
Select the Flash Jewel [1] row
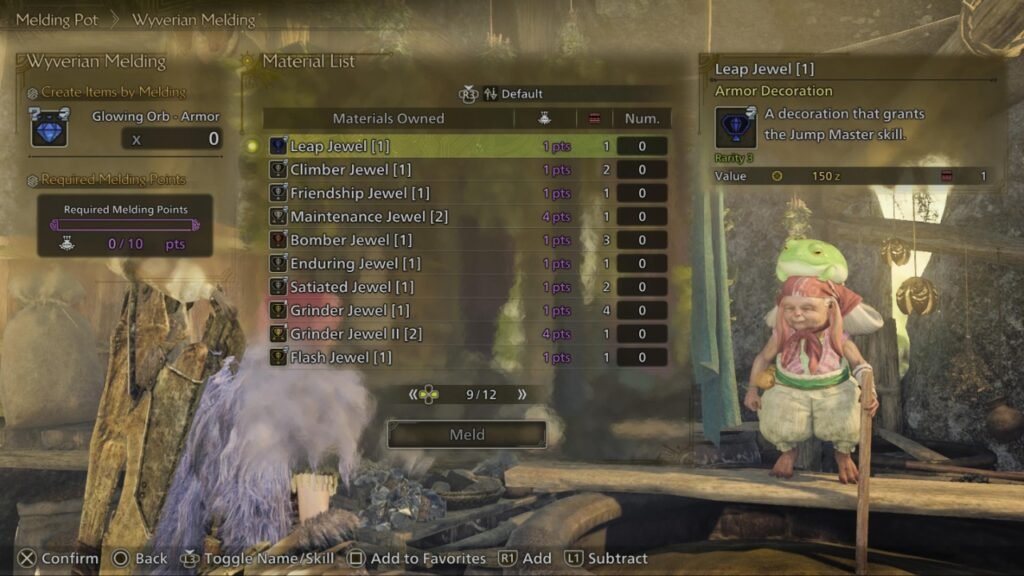coord(341,357)
